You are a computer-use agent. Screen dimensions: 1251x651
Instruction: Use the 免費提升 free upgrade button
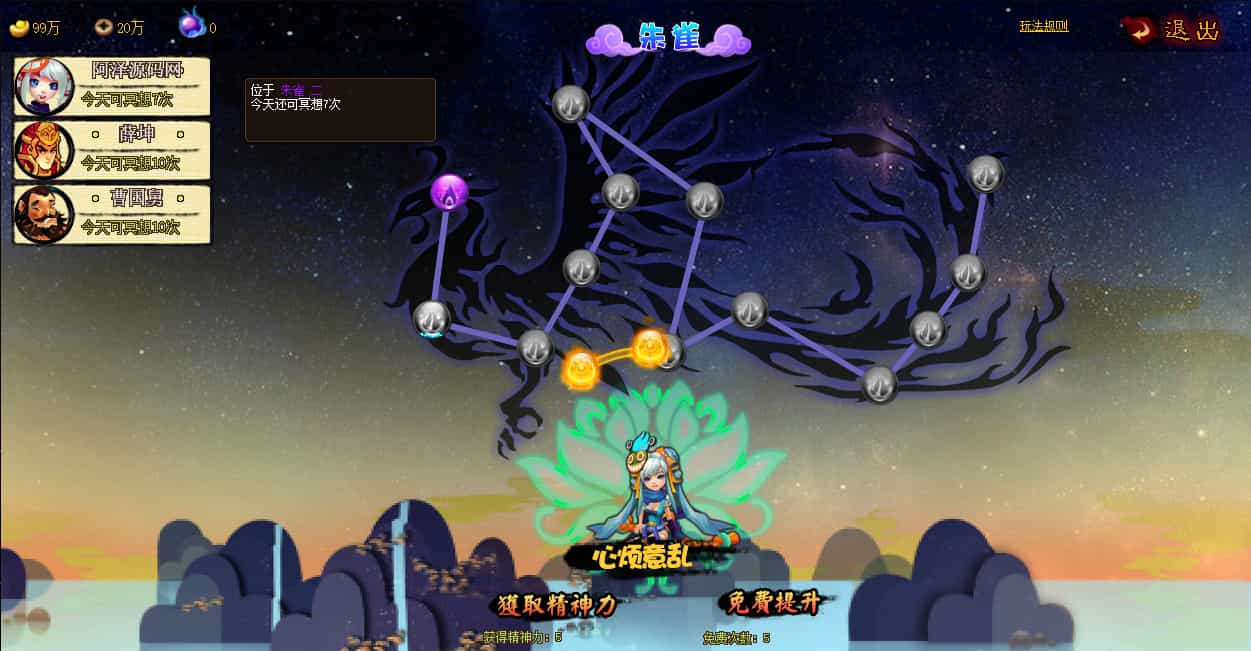774,602
